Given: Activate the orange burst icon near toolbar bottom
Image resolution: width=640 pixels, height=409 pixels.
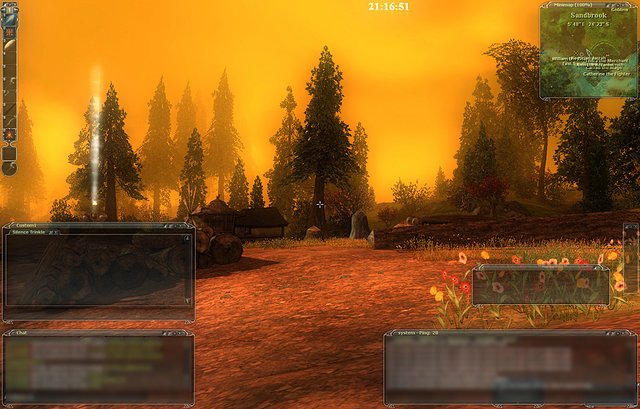Looking at the screenshot, I should (x=9, y=133).
